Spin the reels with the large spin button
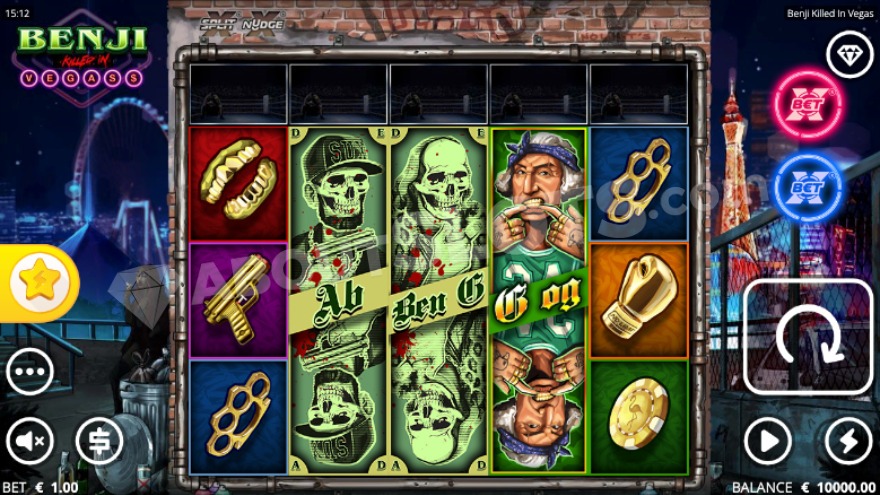Image resolution: width=880 pixels, height=495 pixels. (808, 336)
